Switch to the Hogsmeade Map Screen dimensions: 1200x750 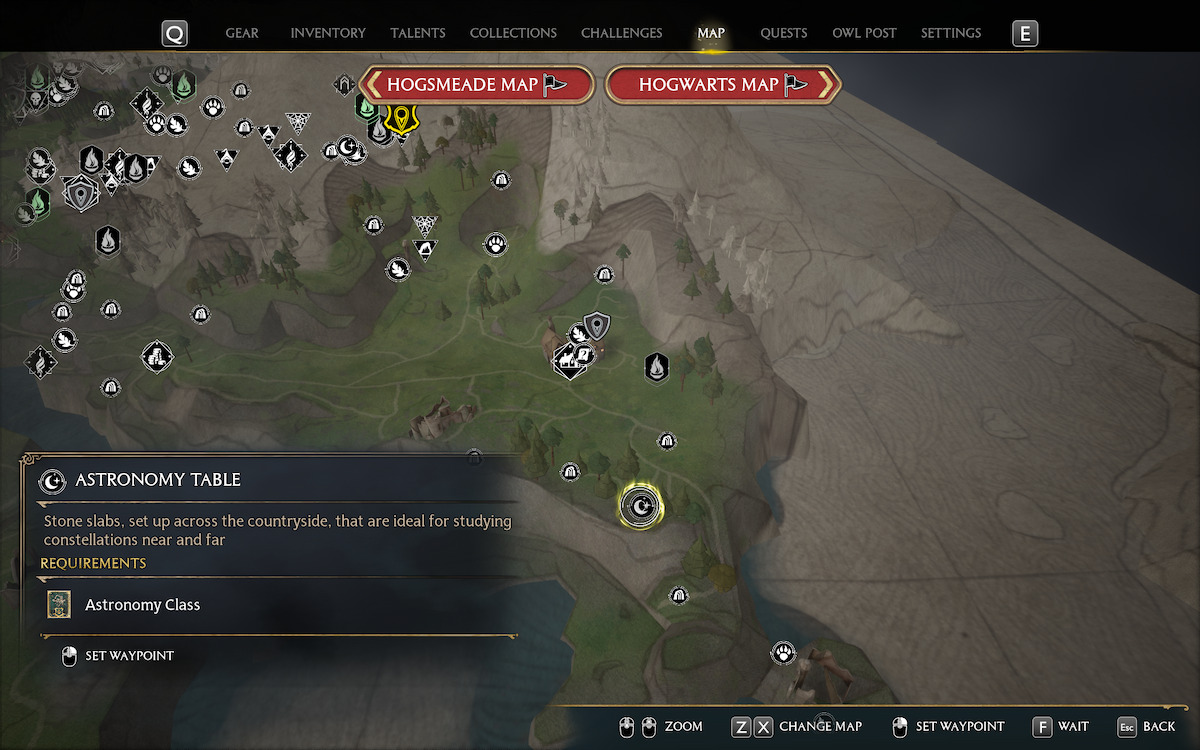coord(476,85)
